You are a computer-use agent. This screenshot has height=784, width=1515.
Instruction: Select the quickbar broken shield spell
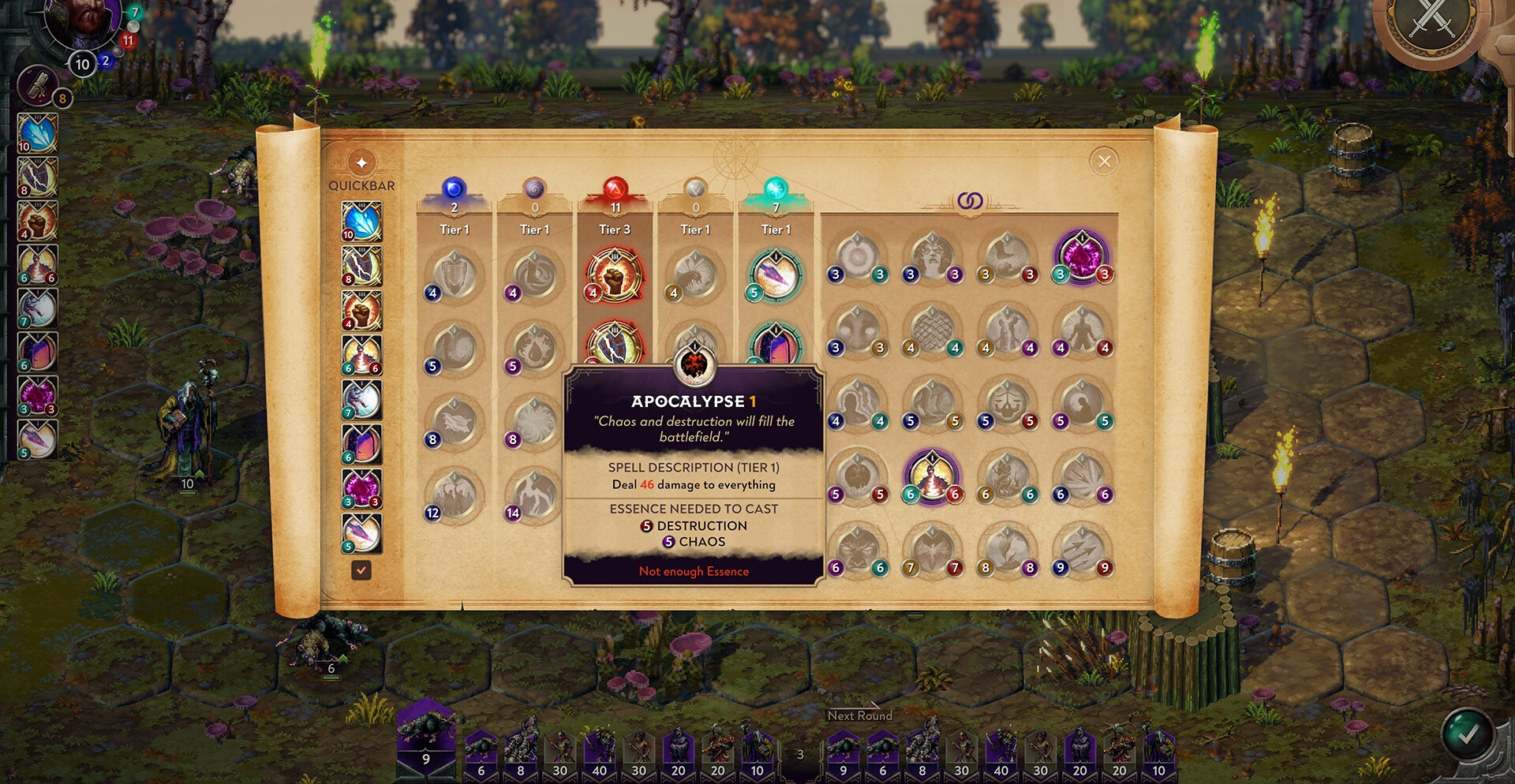click(x=361, y=266)
